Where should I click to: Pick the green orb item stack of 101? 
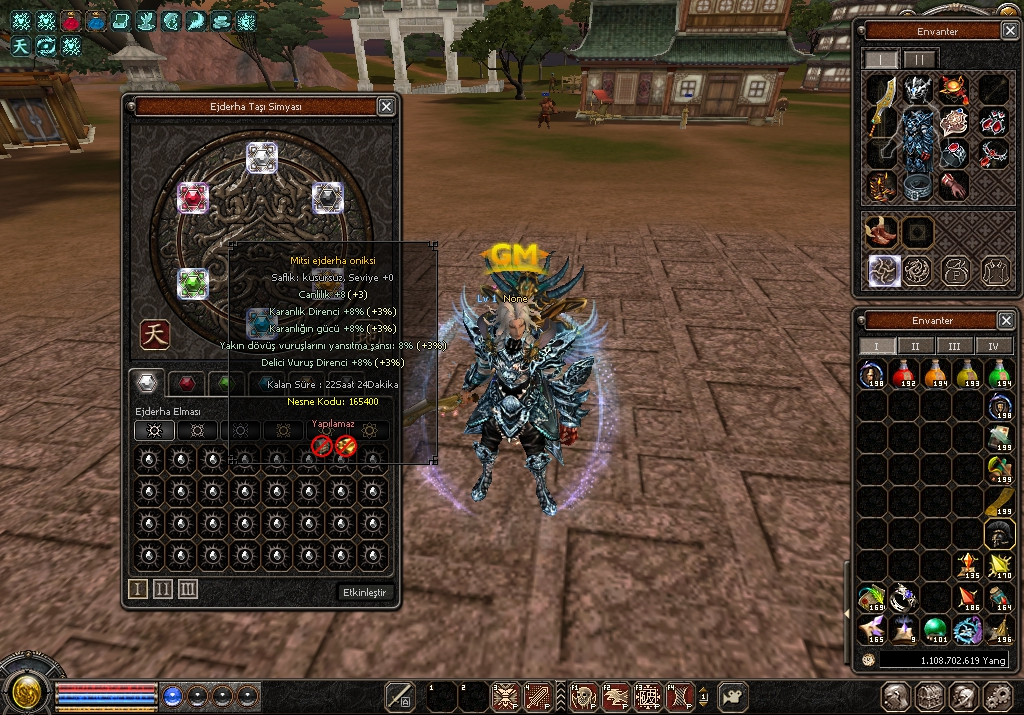(x=936, y=630)
